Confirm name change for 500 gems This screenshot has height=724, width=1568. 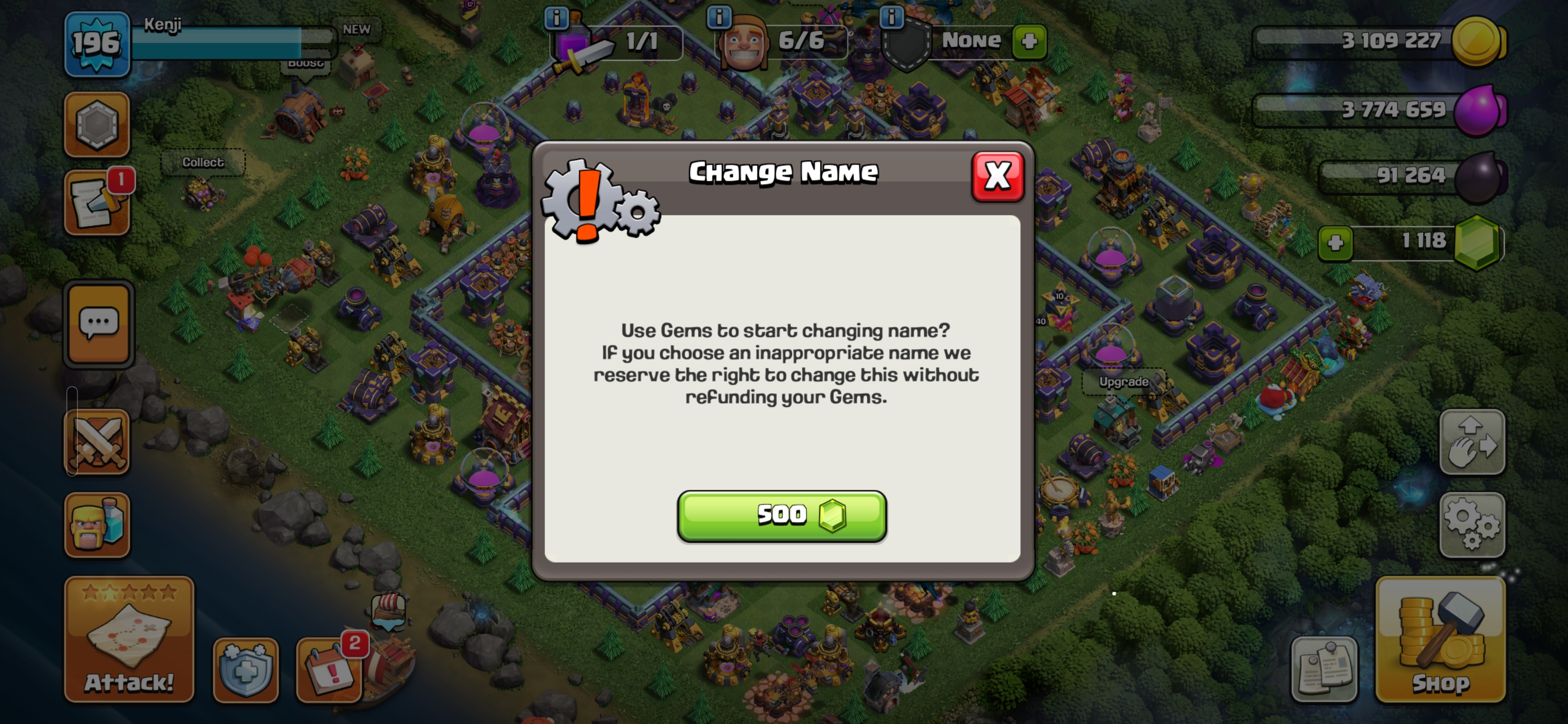click(781, 516)
